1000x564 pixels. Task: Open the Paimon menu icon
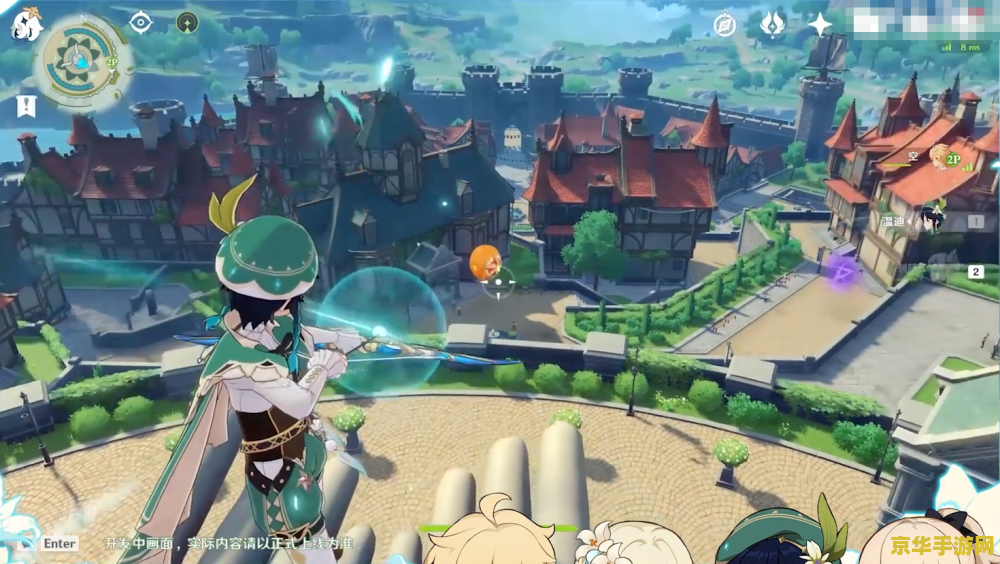click(x=25, y=24)
